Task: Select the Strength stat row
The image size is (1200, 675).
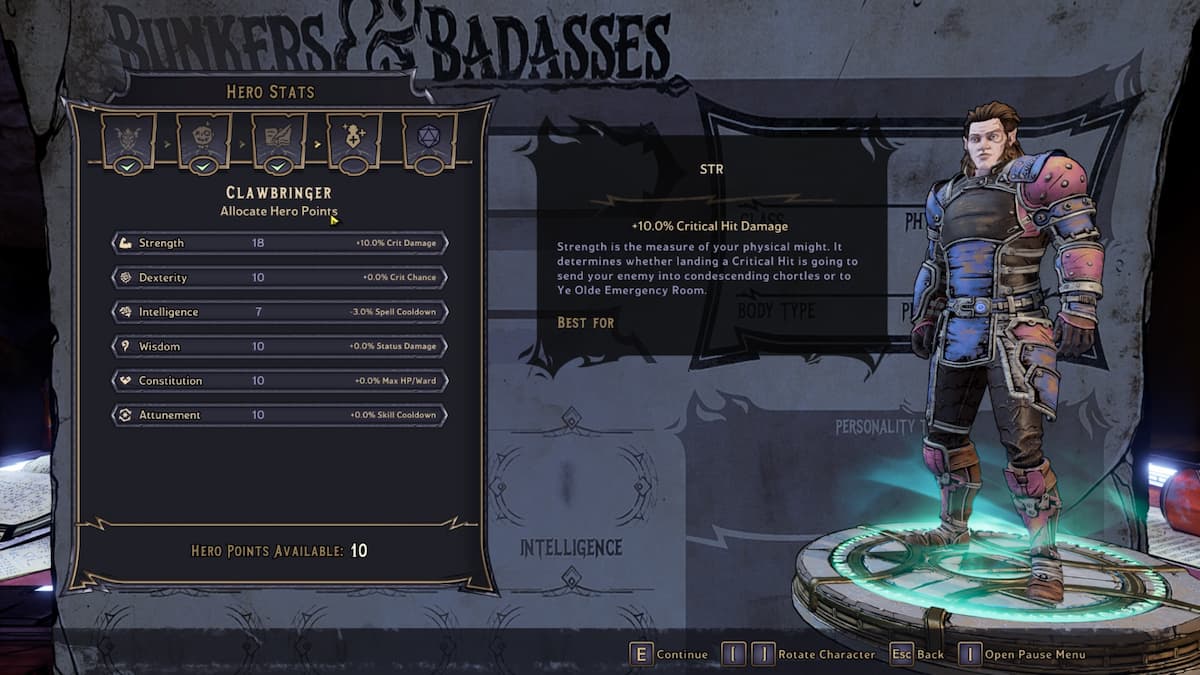Action: pyautogui.click(x=279, y=243)
